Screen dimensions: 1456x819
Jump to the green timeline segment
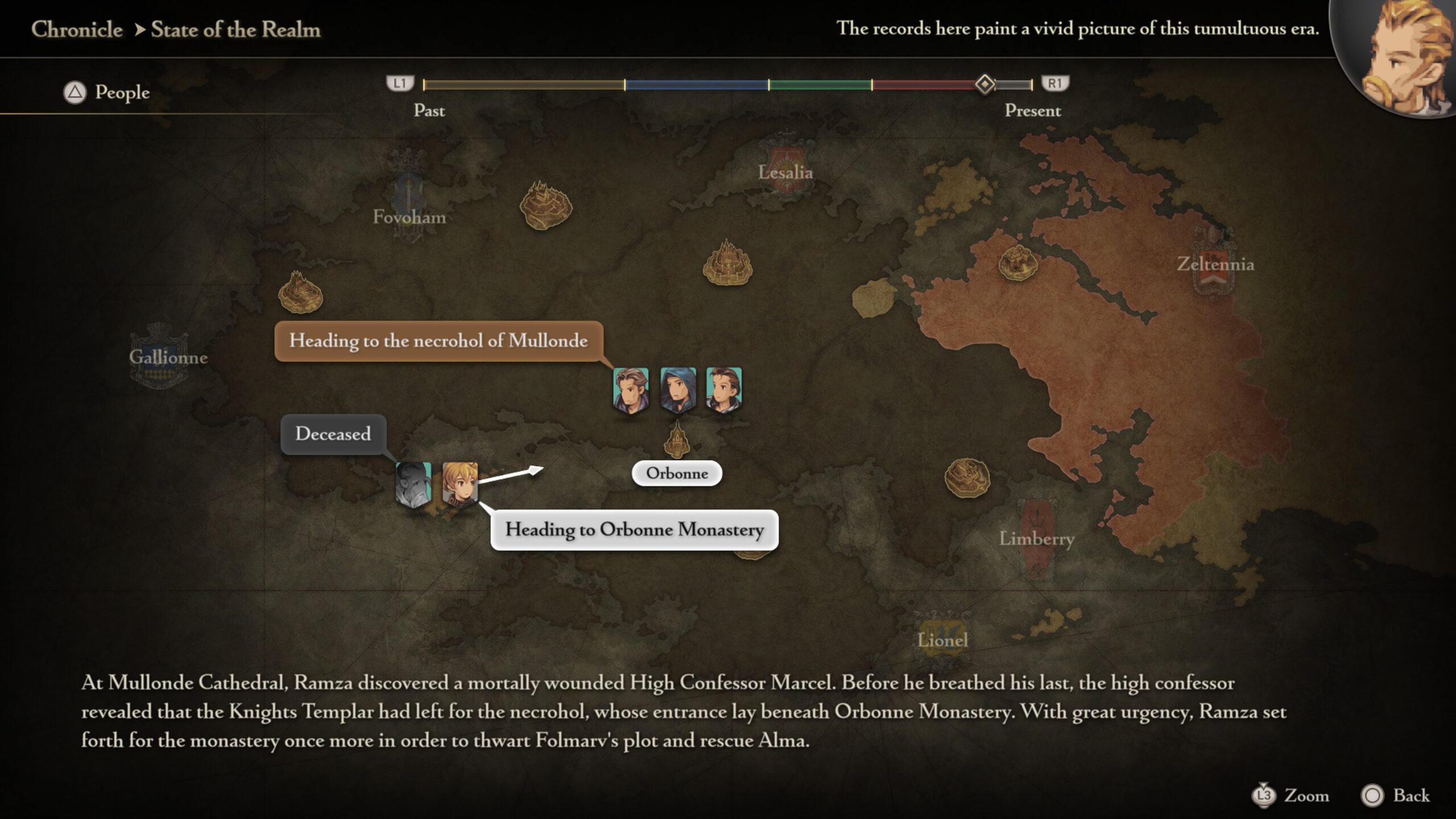(820, 85)
